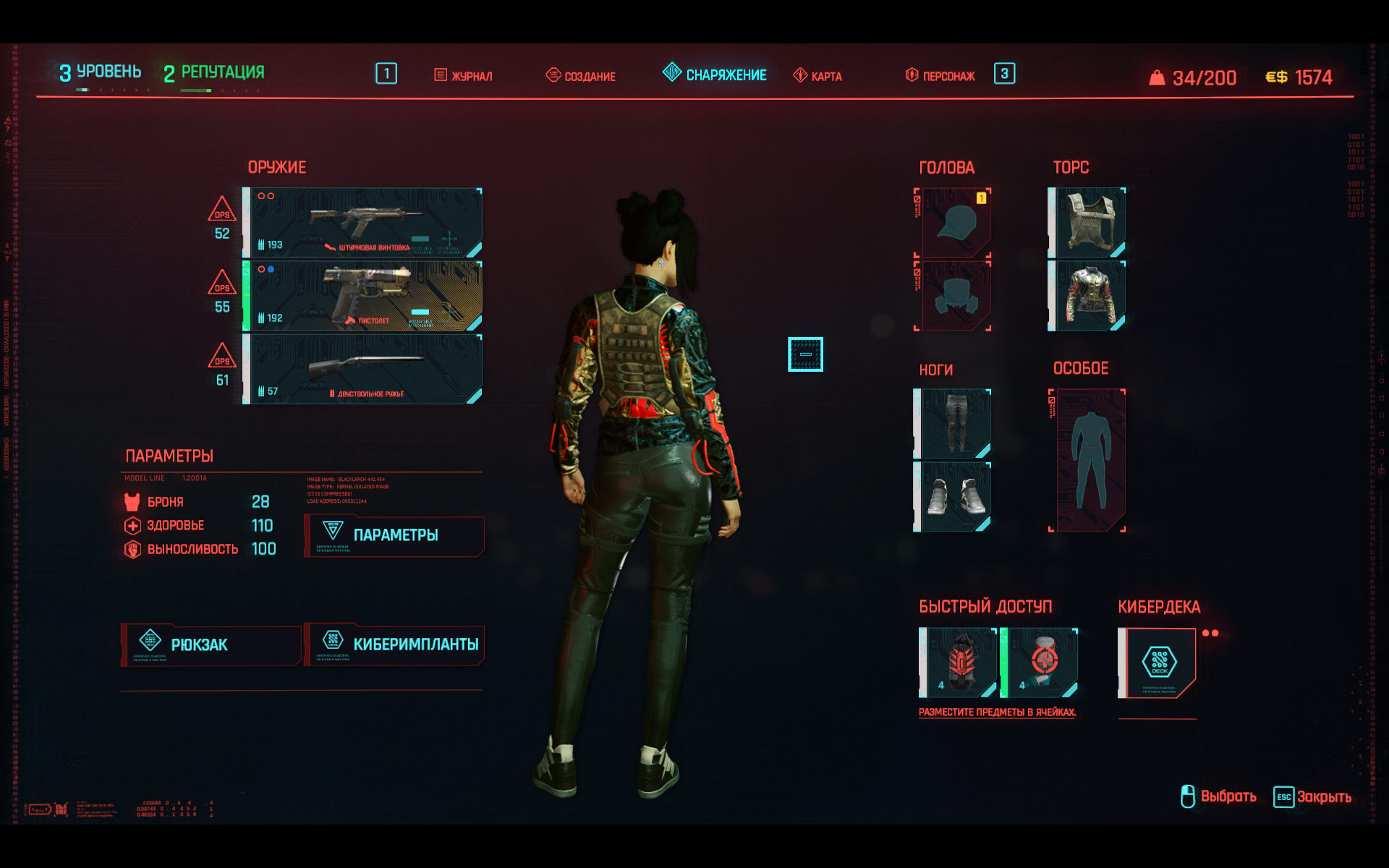Image resolution: width=1389 pixels, height=868 pixels.
Task: Select the empty face mask slot
Action: coord(954,296)
